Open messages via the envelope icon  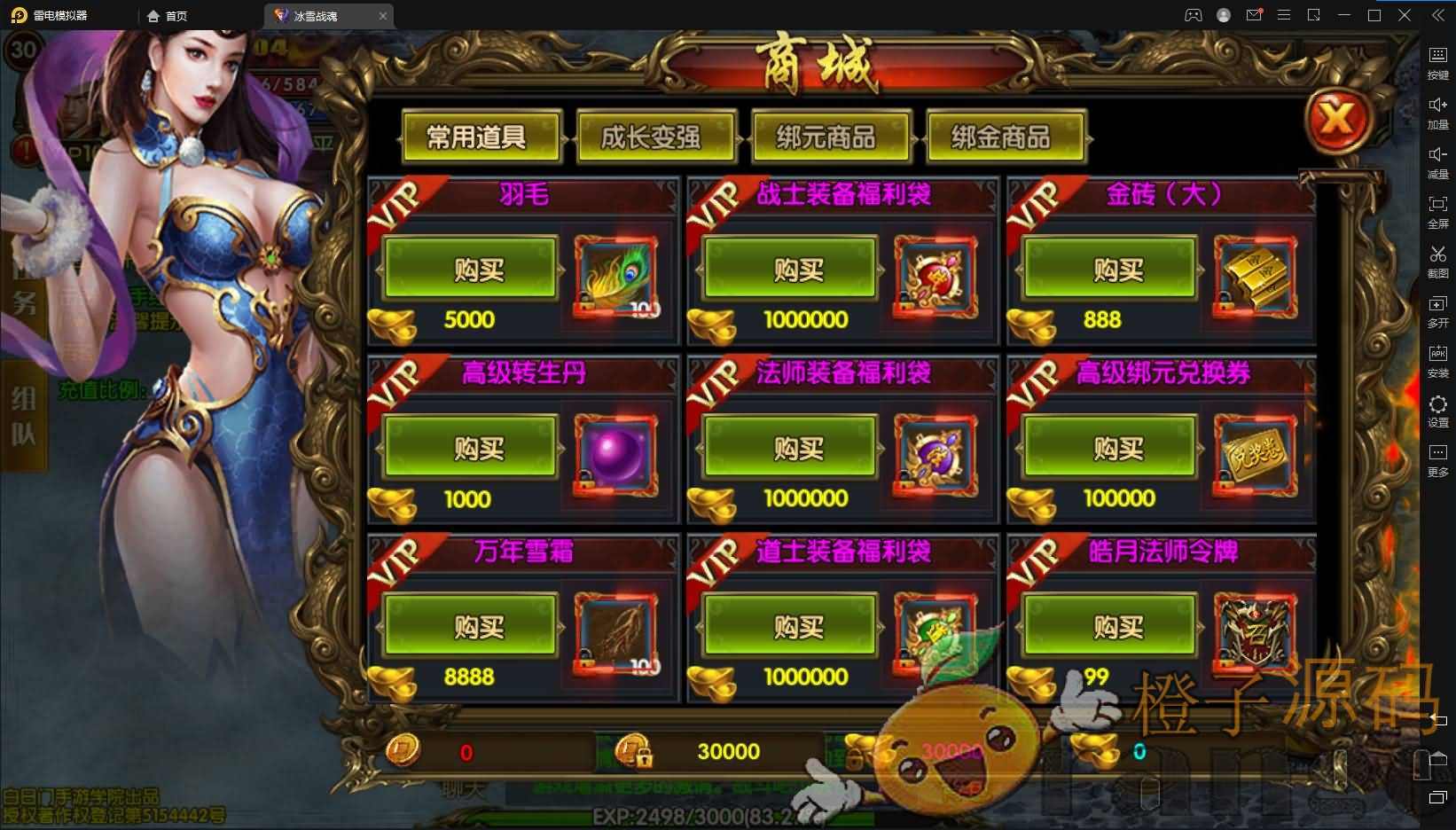(x=1254, y=15)
